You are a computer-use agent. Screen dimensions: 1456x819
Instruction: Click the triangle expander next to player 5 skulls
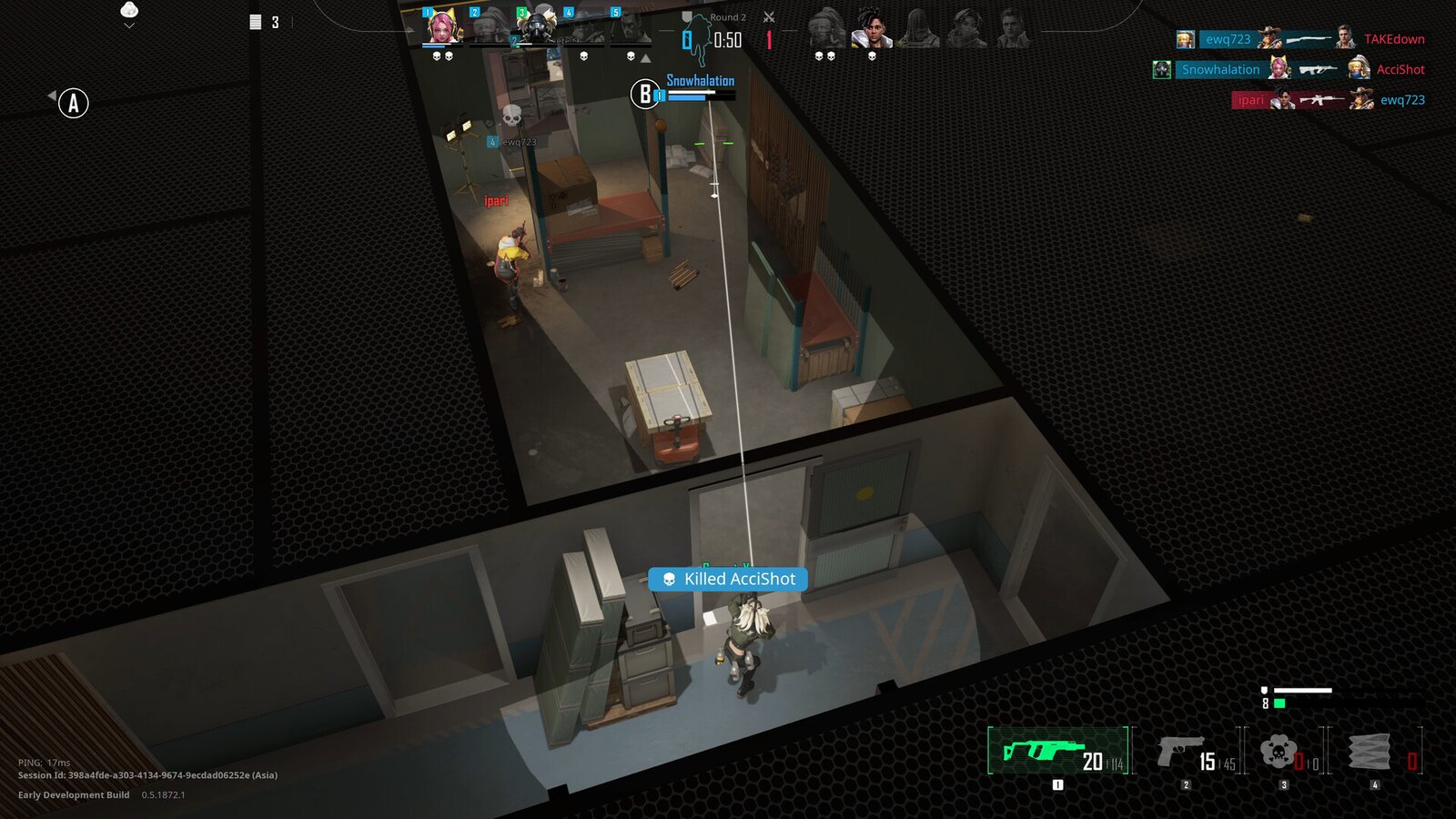point(645,58)
